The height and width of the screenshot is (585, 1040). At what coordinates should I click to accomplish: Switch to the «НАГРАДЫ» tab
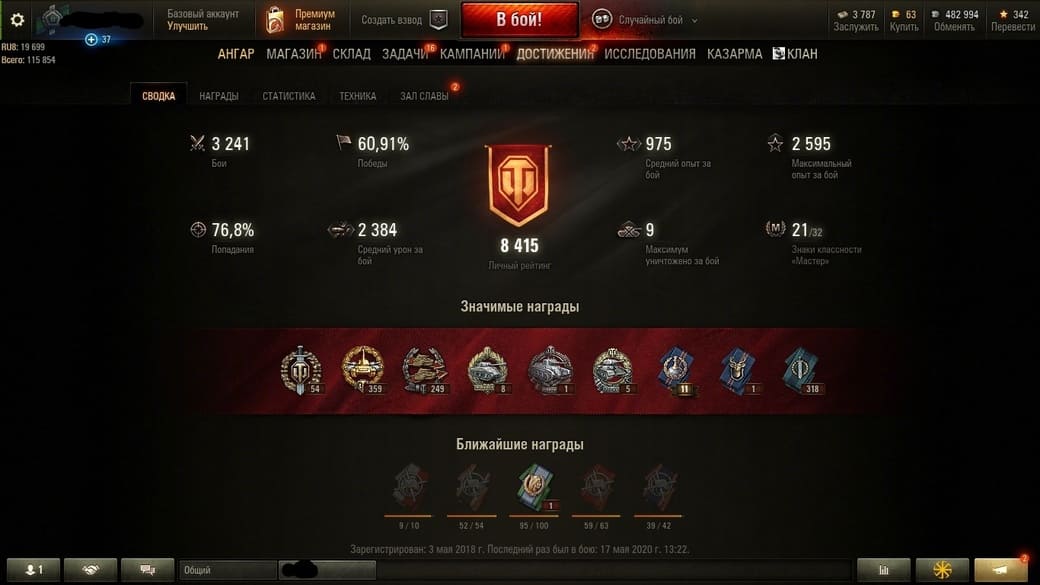(218, 96)
